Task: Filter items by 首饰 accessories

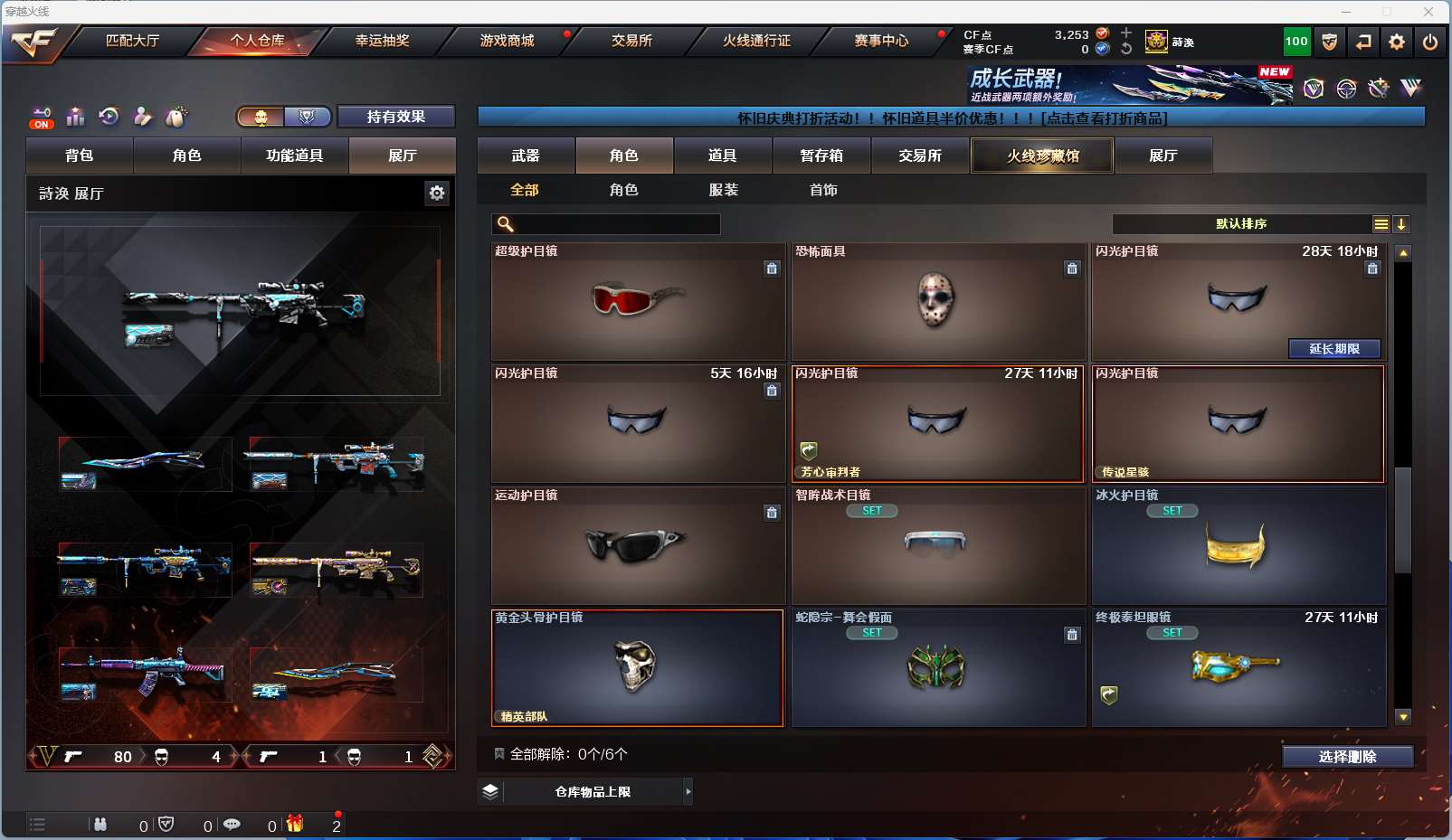Action: pyautogui.click(x=823, y=190)
